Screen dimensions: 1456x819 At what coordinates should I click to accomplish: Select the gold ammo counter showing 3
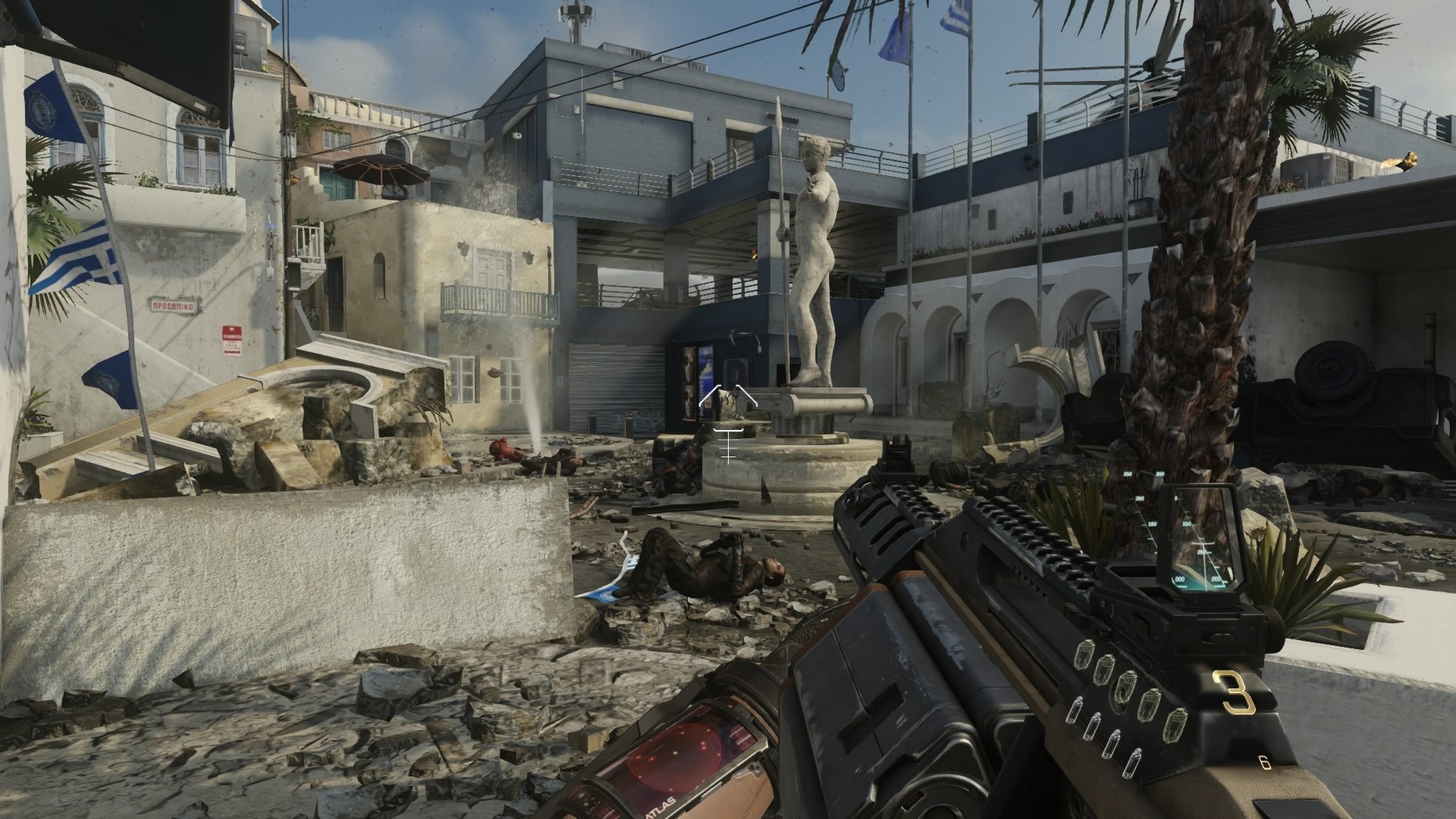[1232, 694]
